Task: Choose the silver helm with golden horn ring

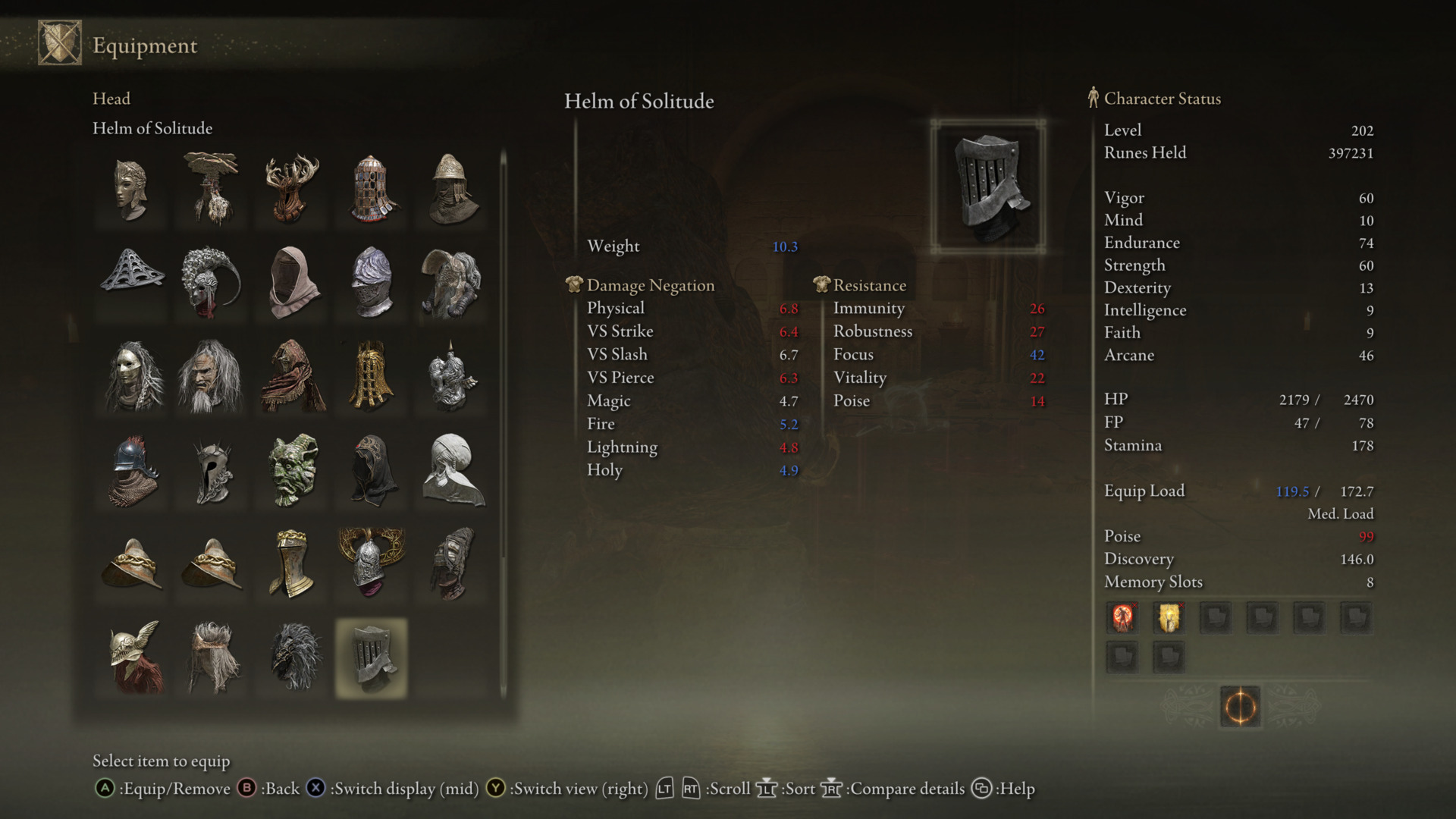Action: tap(372, 563)
